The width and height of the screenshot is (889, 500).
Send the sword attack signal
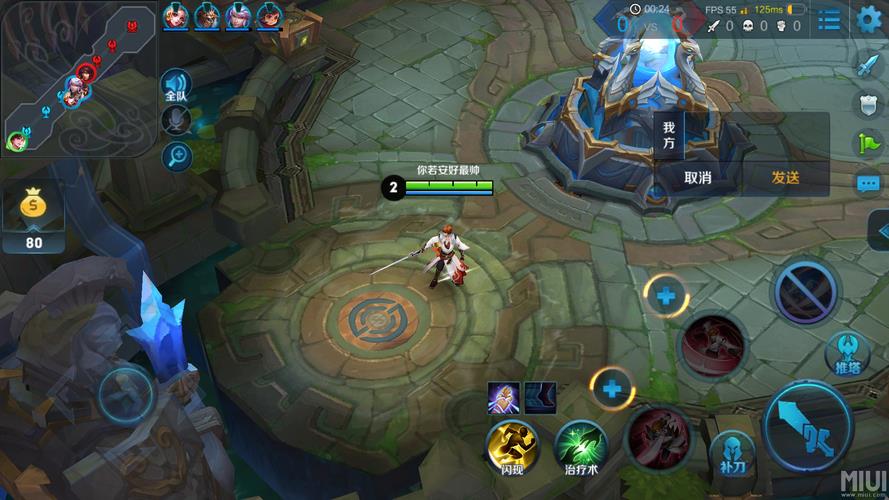(x=866, y=66)
